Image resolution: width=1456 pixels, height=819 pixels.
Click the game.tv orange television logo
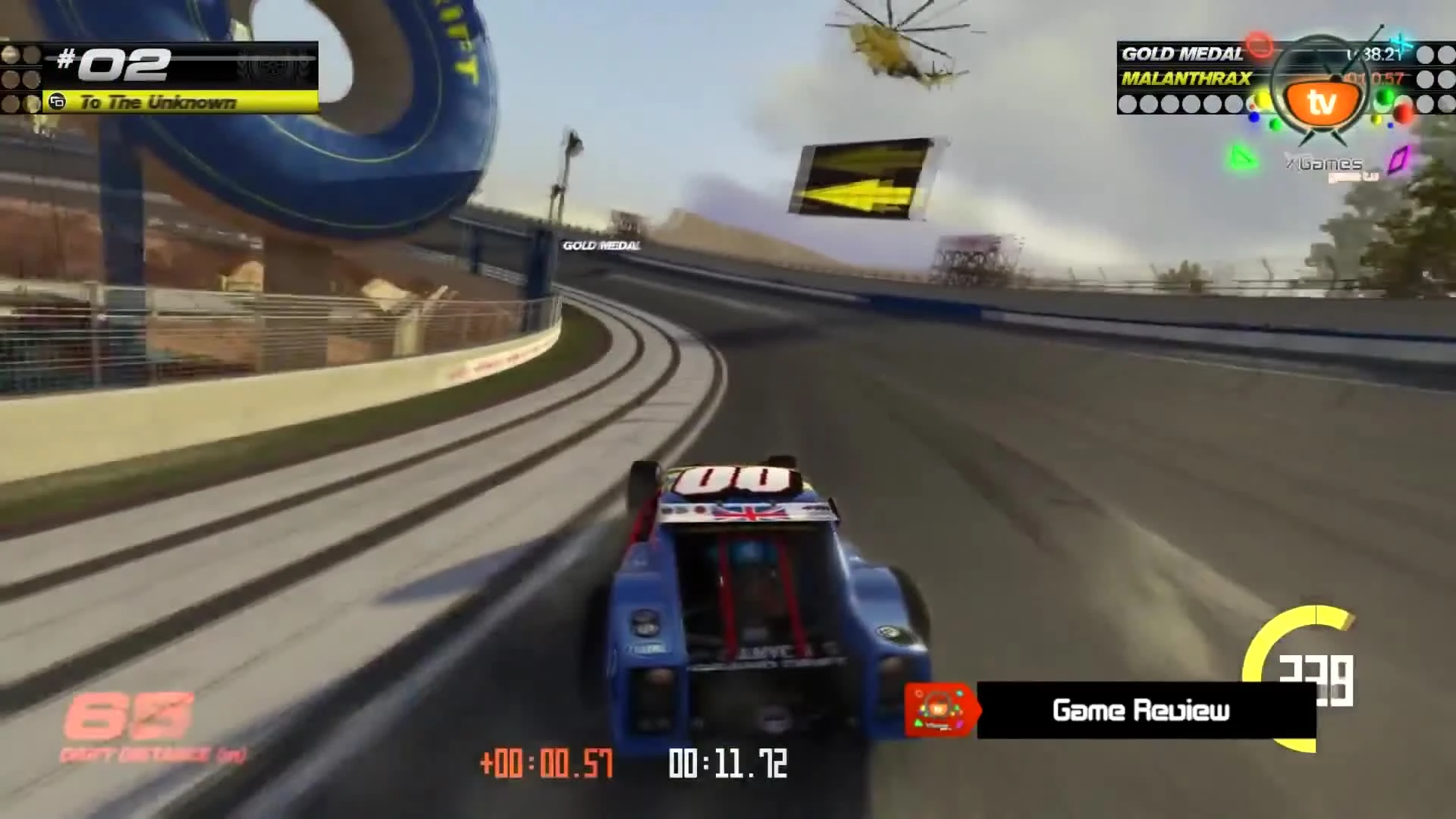tap(1320, 100)
